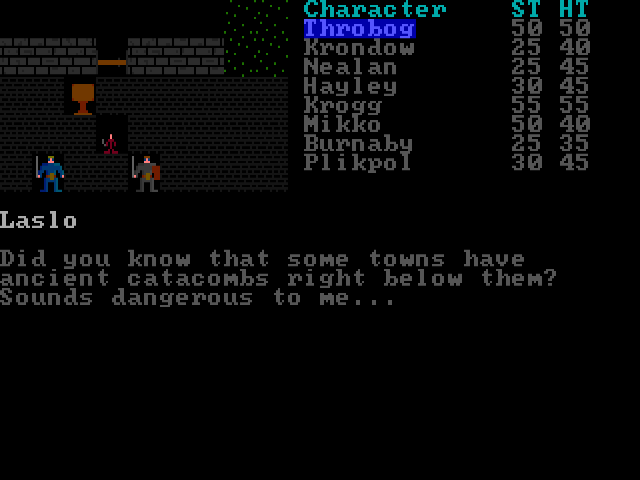Image resolution: width=640 pixels, height=480 pixels.
Task: Select Hayley from the party roster
Action: (x=350, y=86)
